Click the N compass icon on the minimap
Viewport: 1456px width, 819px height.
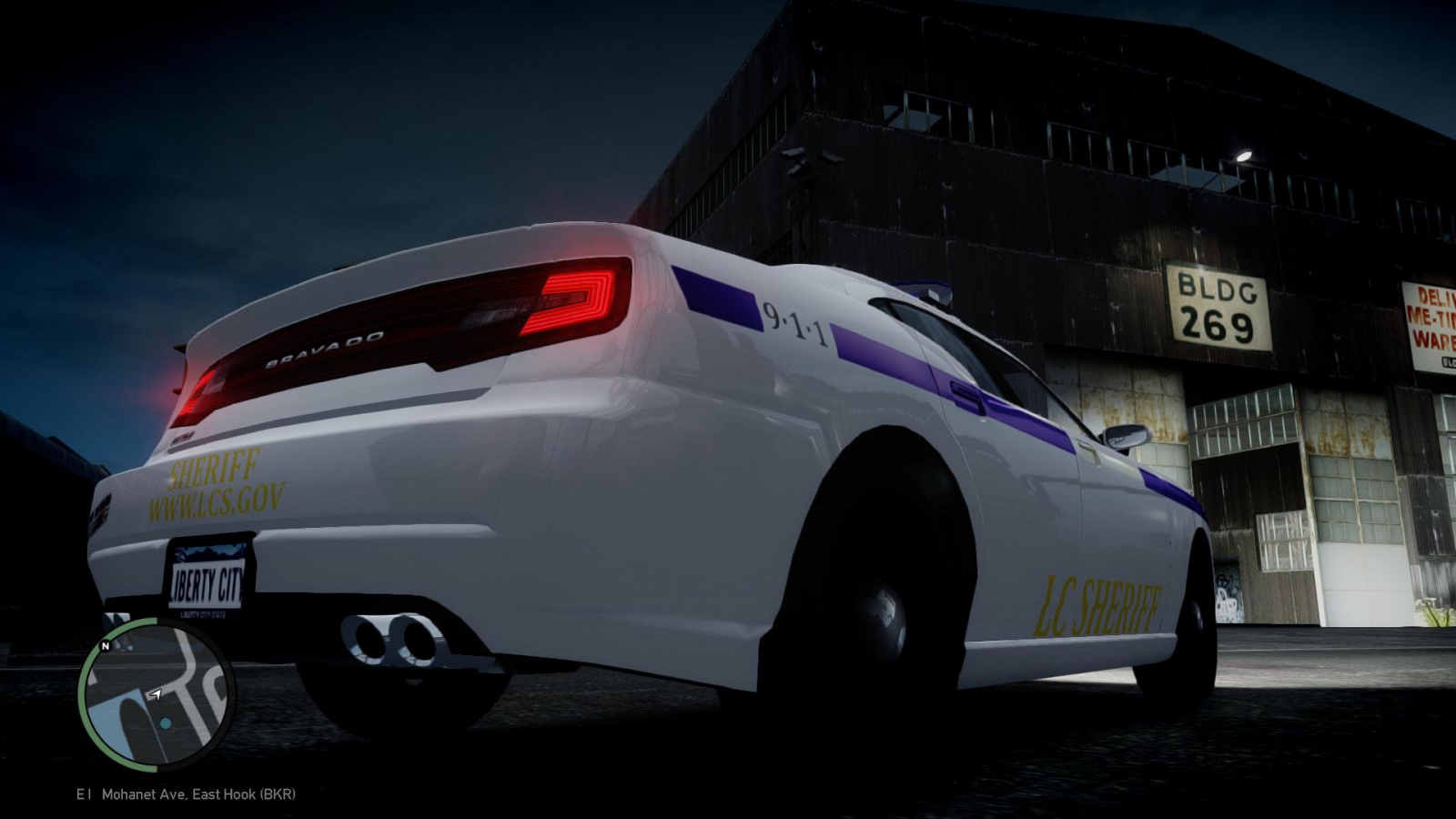[103, 647]
